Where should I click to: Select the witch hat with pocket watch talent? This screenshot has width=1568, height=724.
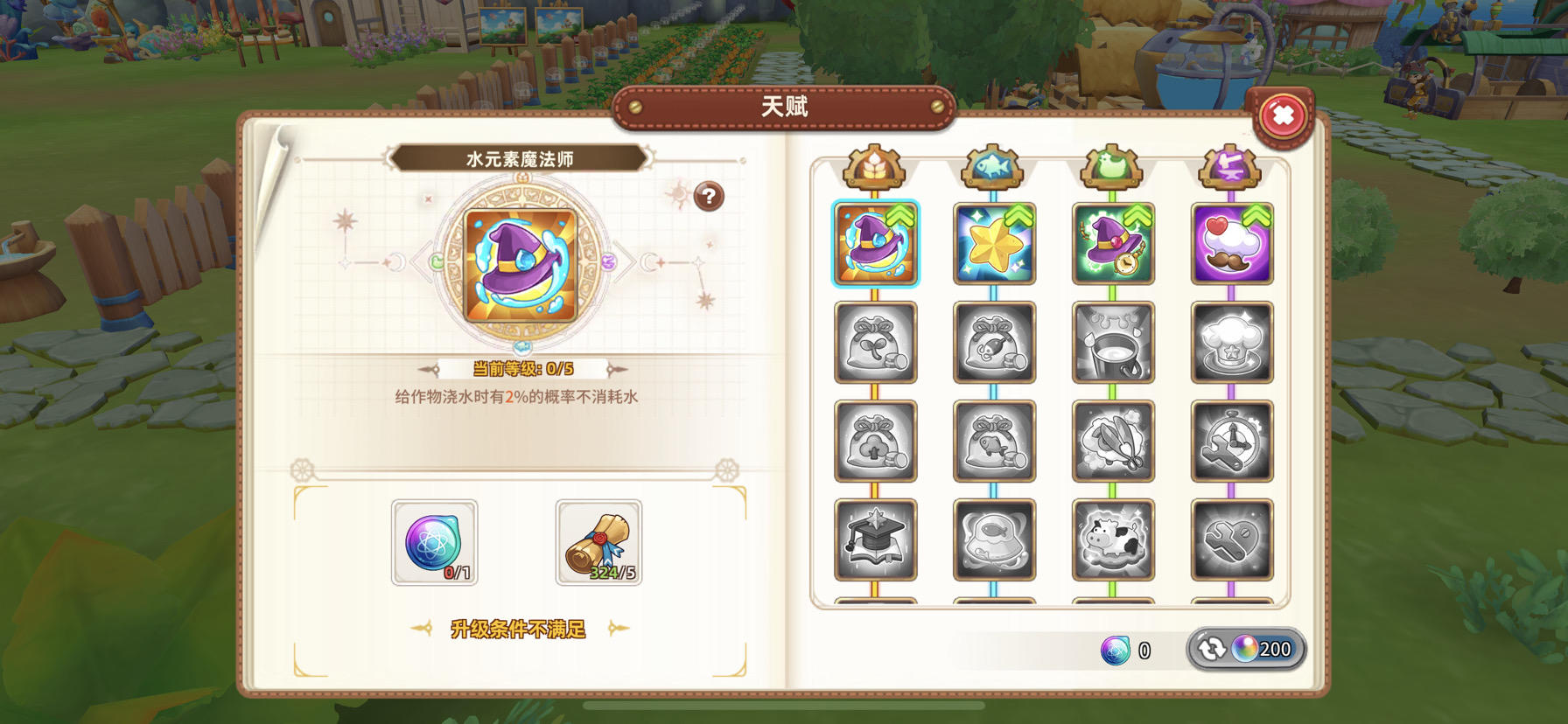coord(1112,245)
